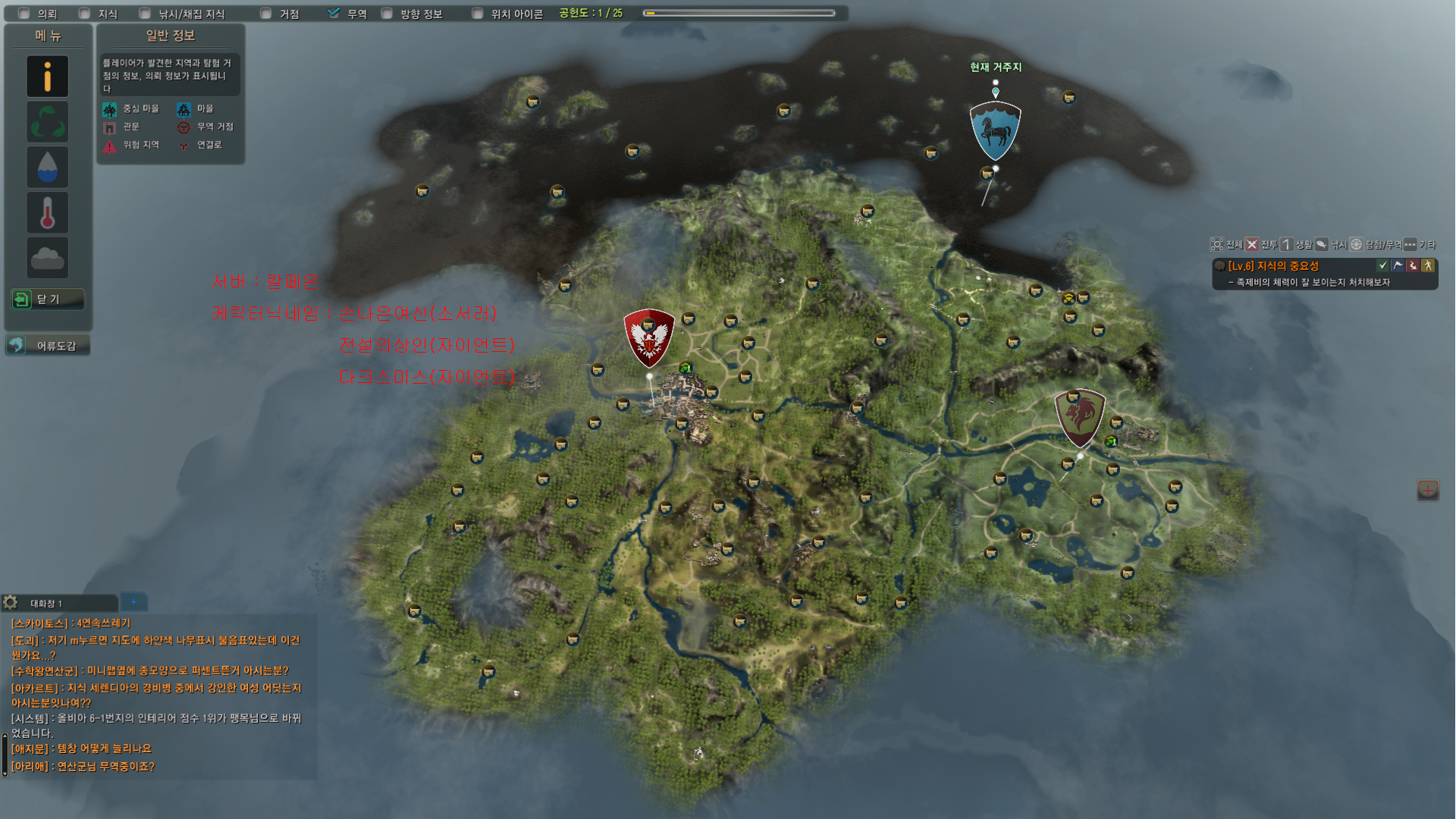The height and width of the screenshot is (819, 1456).
Task: Enable the 위치 아이콘 checkbox
Action: tap(477, 14)
